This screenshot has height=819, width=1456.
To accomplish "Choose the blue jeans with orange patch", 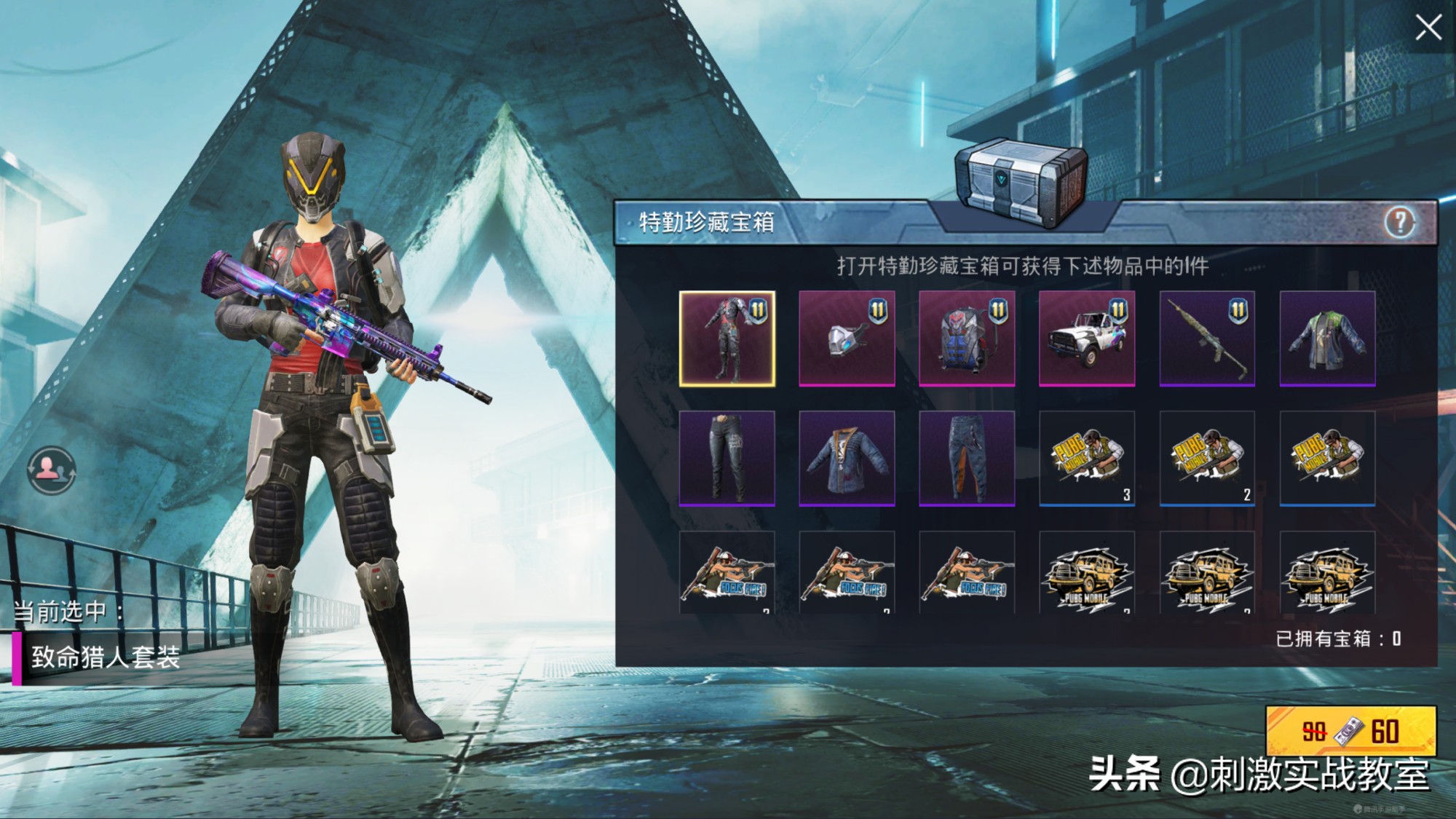I will click(967, 458).
